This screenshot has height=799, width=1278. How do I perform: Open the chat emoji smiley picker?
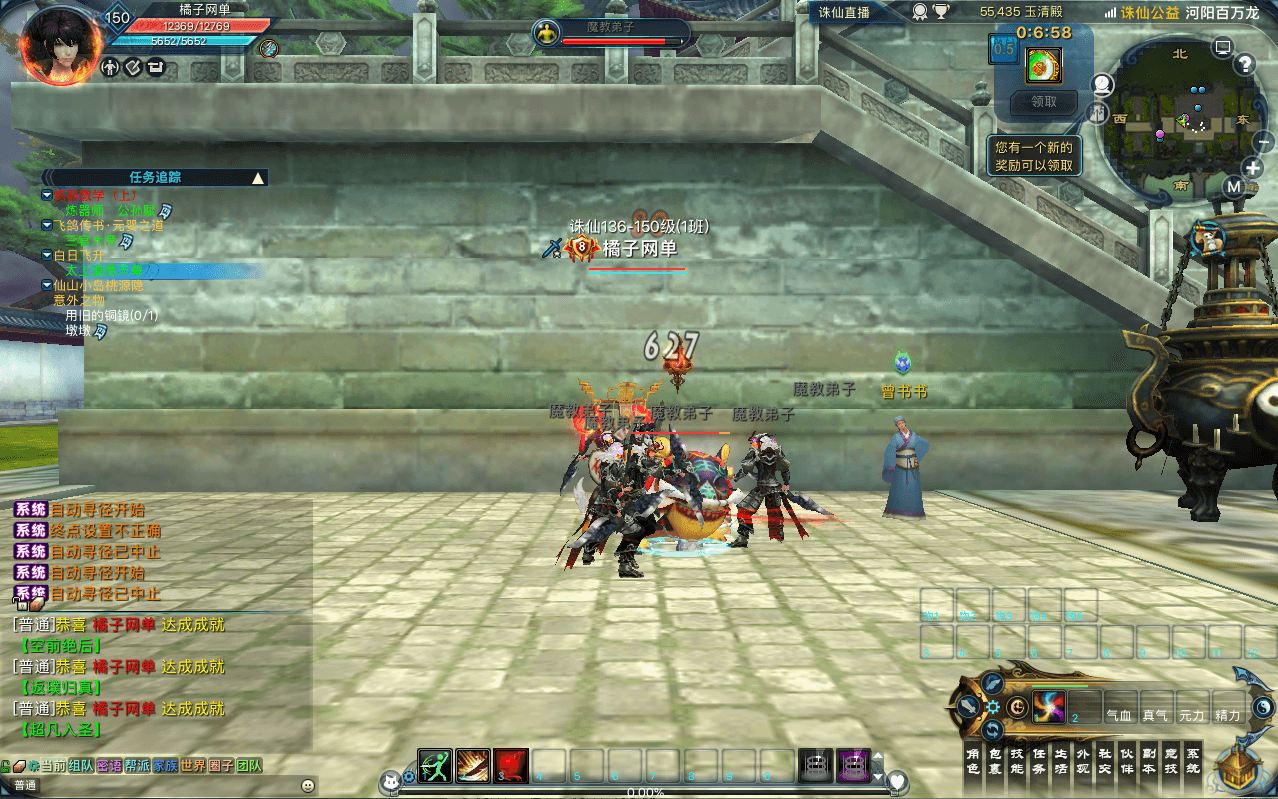(x=308, y=786)
